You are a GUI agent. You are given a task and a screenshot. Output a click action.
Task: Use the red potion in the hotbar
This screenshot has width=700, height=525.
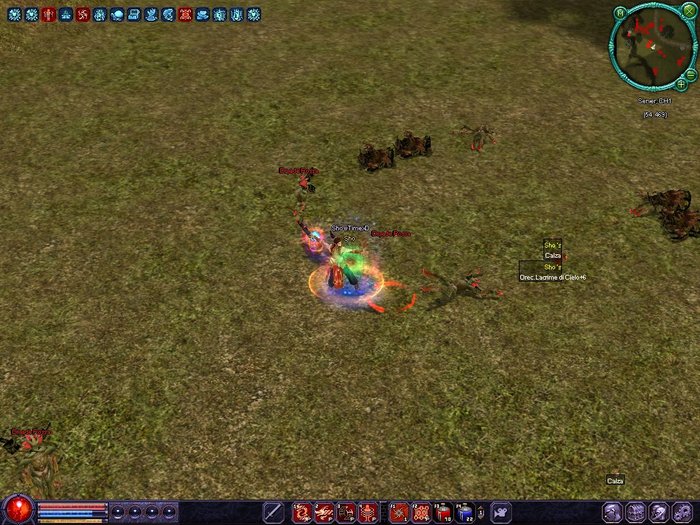pyautogui.click(x=443, y=513)
